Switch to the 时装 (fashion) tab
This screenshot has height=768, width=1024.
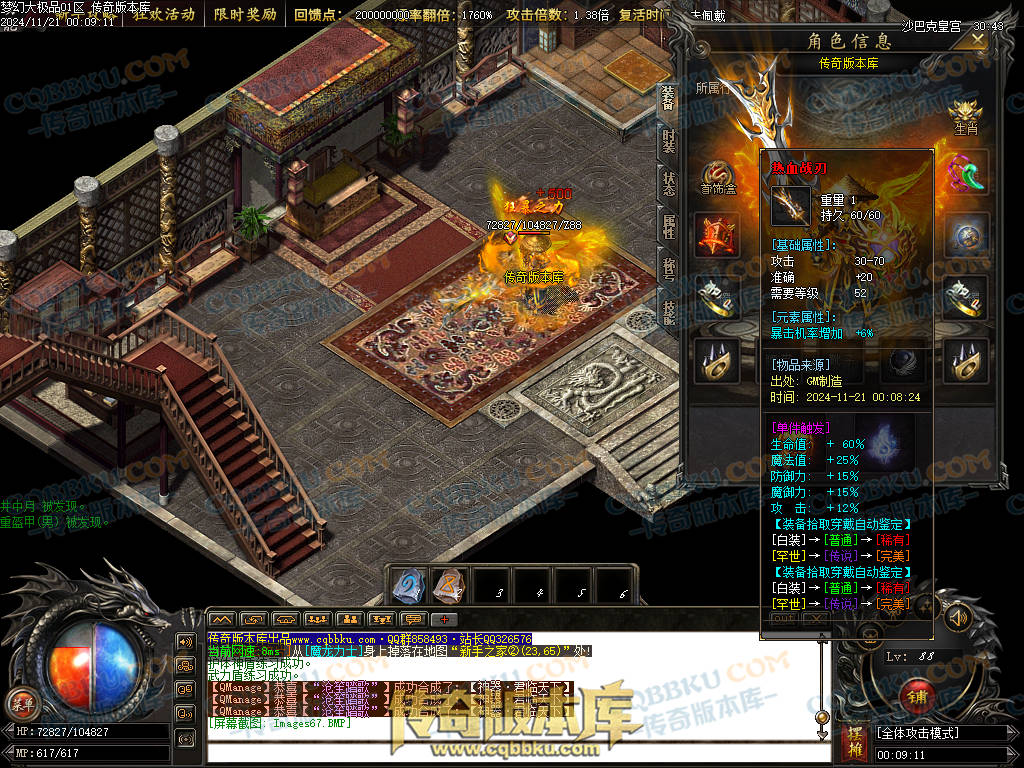pos(668,141)
